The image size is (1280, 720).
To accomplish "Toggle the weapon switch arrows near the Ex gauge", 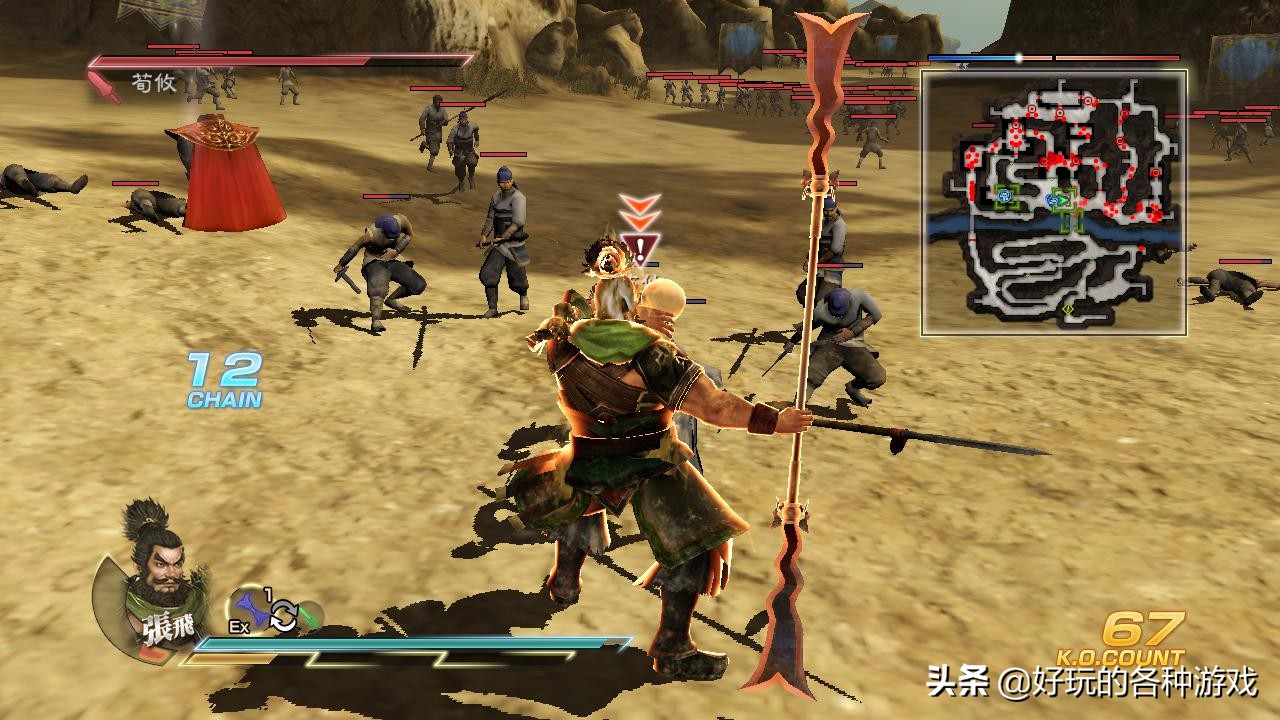I will pyautogui.click(x=285, y=614).
